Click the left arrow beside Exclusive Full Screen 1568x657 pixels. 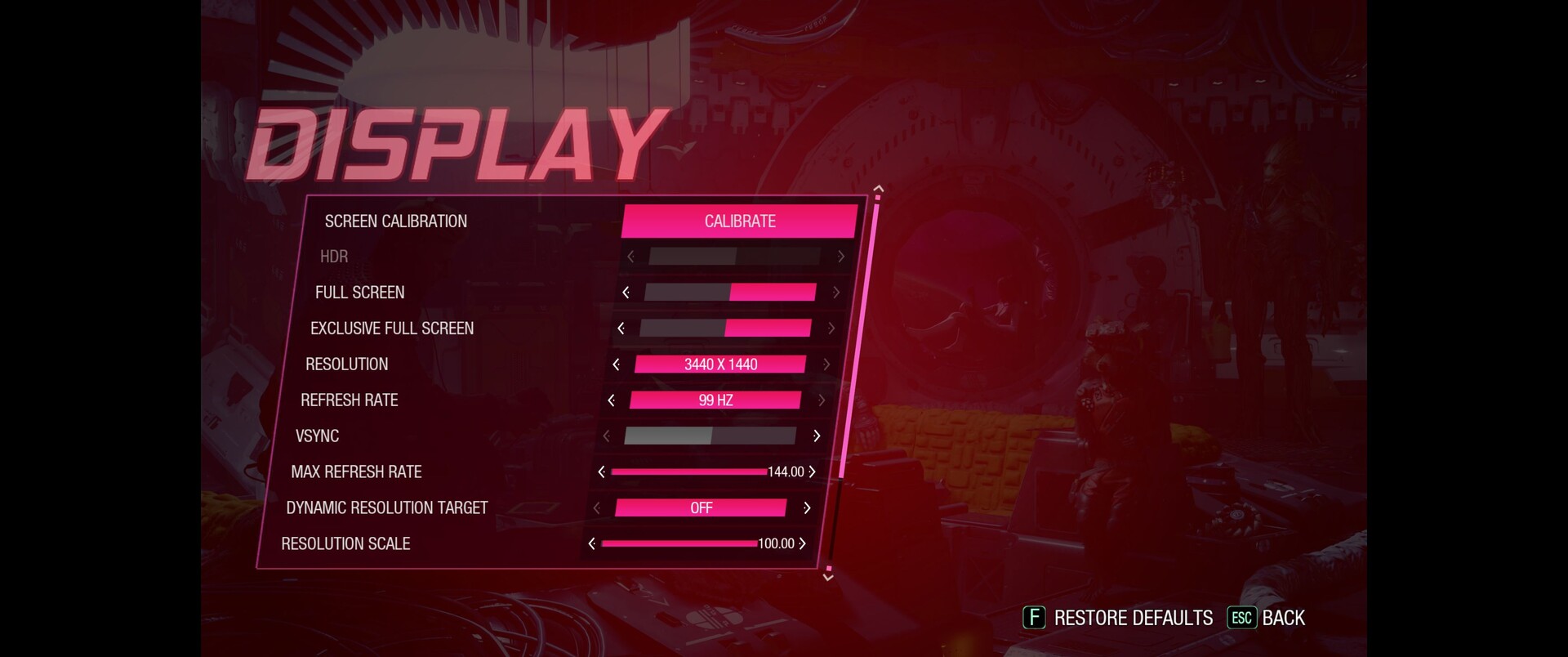pos(621,328)
